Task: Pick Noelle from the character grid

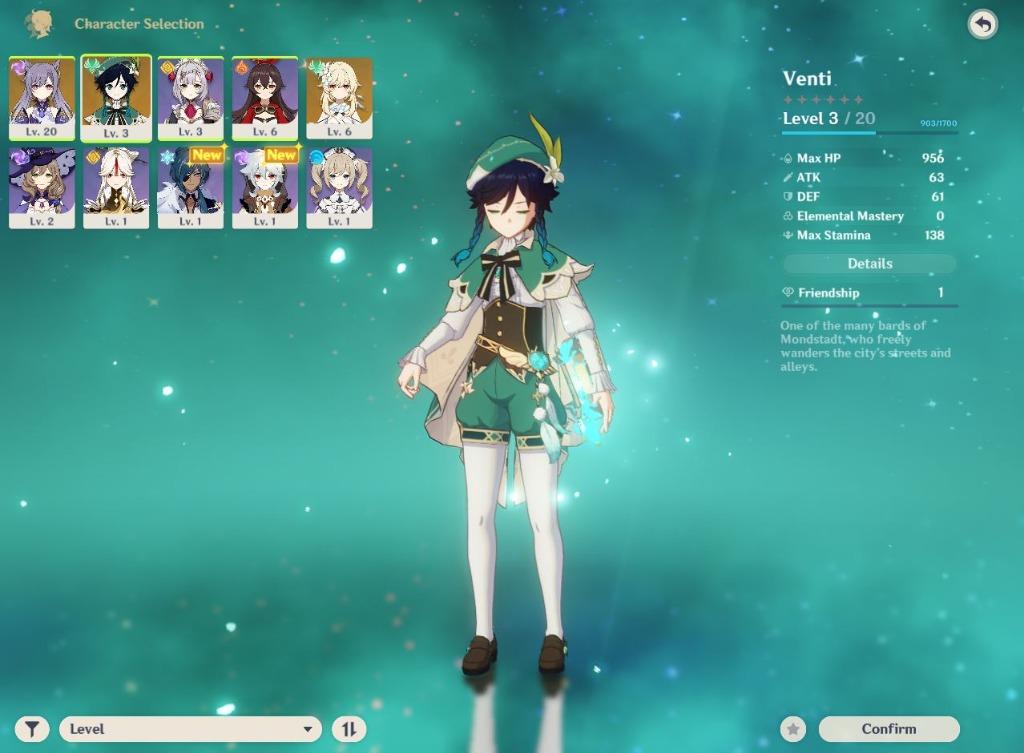Action: tap(190, 97)
